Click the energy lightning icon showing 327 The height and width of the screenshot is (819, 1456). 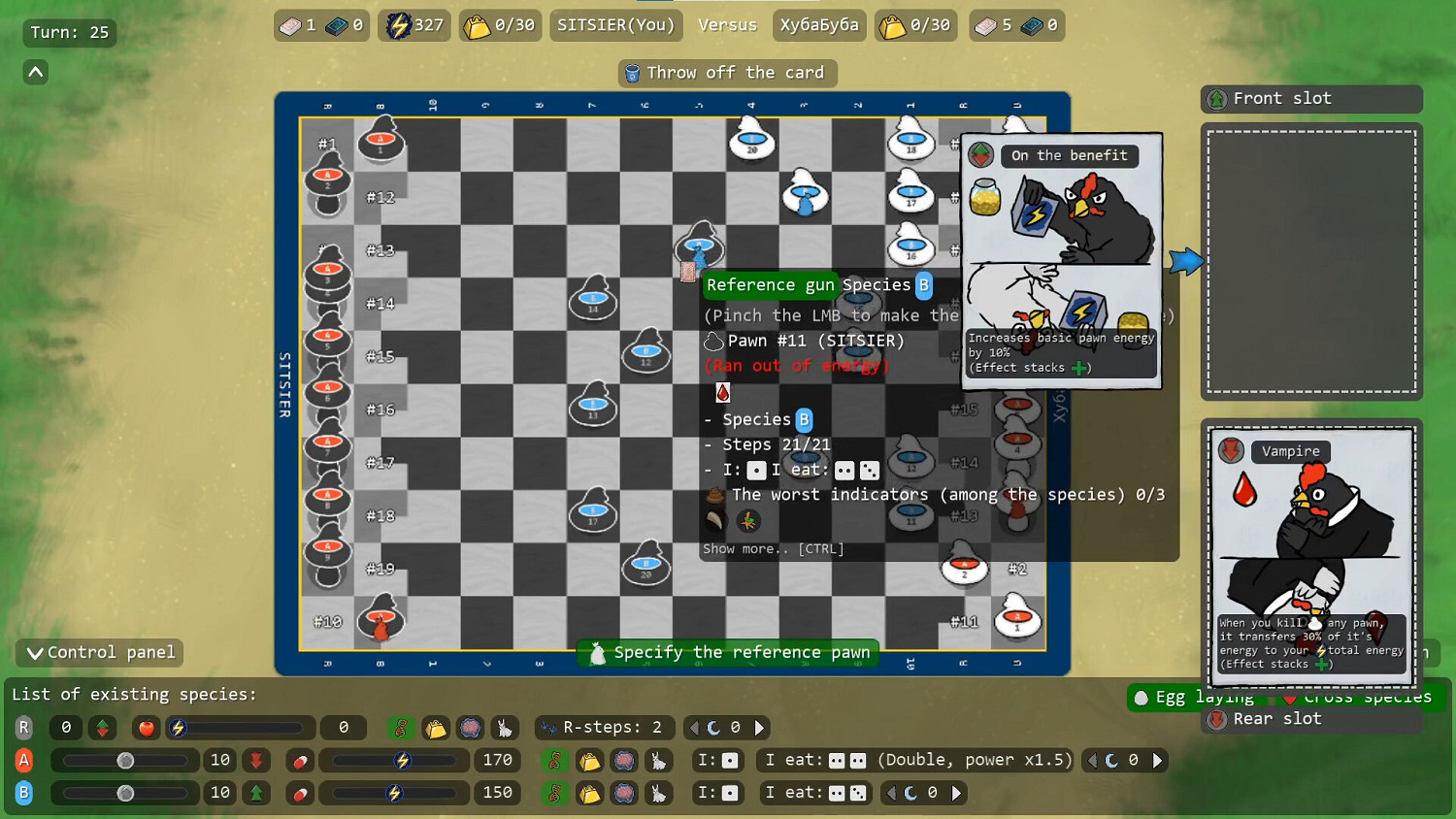pos(399,25)
